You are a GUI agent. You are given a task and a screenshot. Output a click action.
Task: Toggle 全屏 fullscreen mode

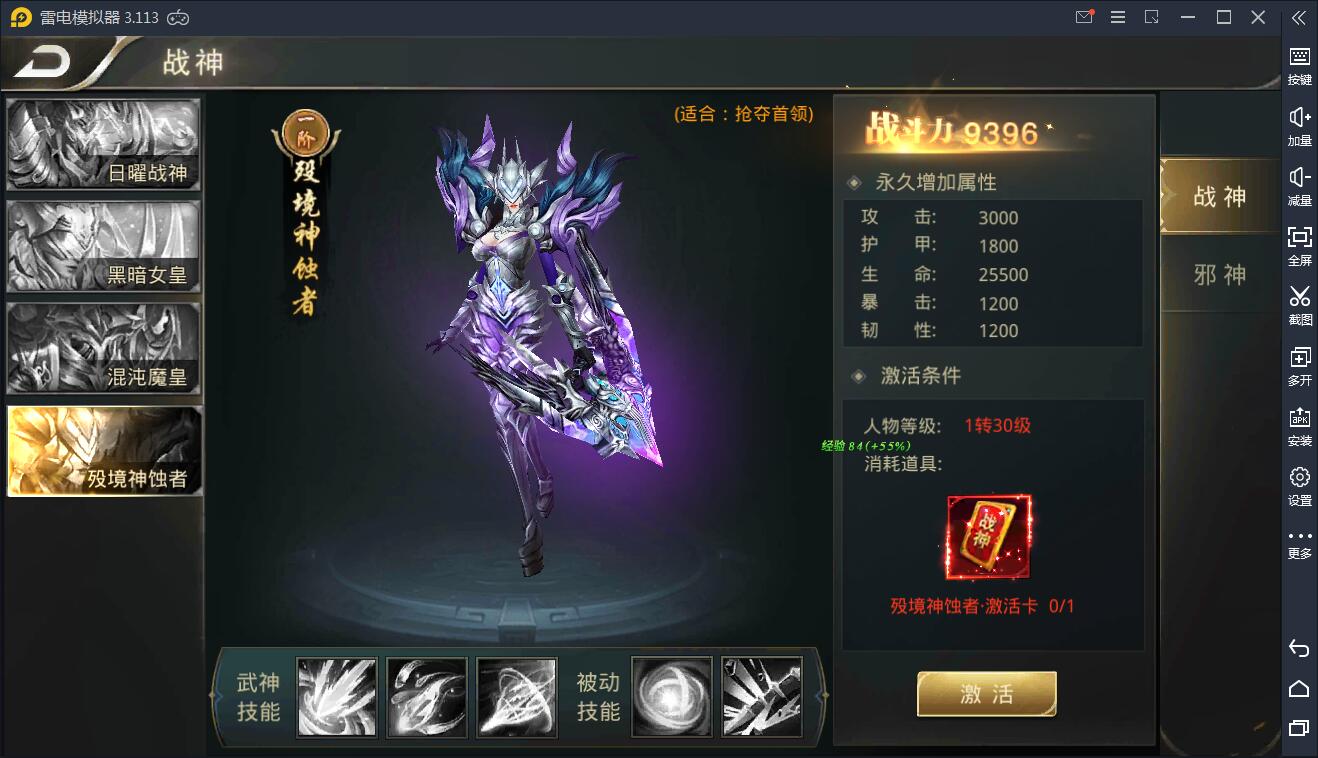point(1299,245)
